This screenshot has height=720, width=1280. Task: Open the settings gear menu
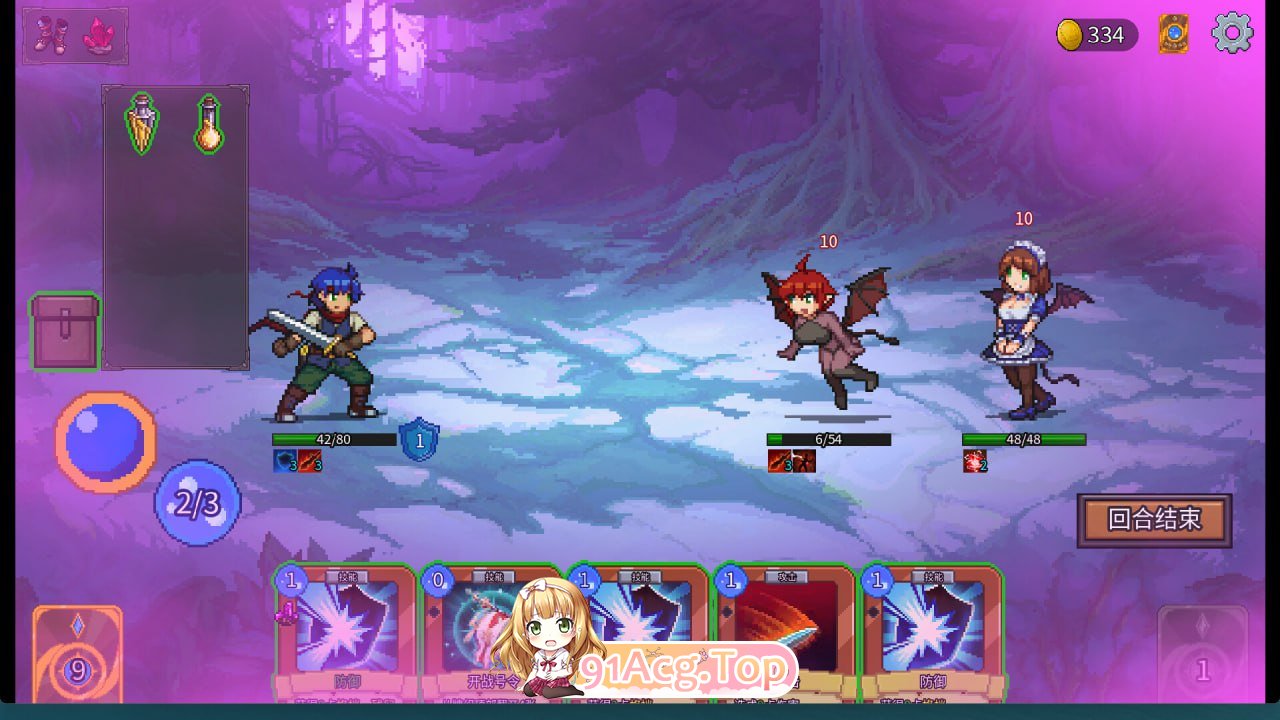tap(1232, 34)
